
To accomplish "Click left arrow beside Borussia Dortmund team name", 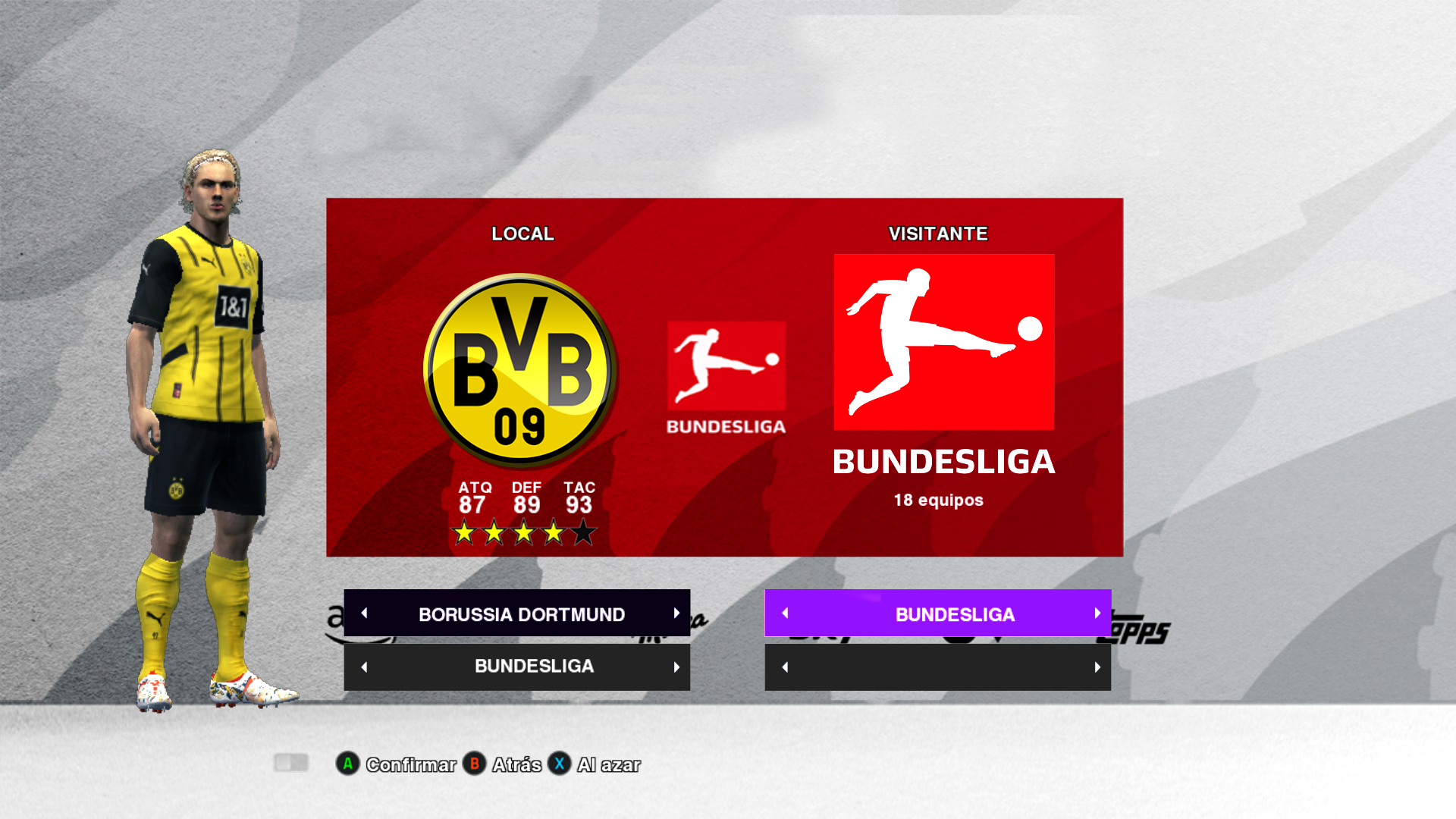I will (x=365, y=613).
